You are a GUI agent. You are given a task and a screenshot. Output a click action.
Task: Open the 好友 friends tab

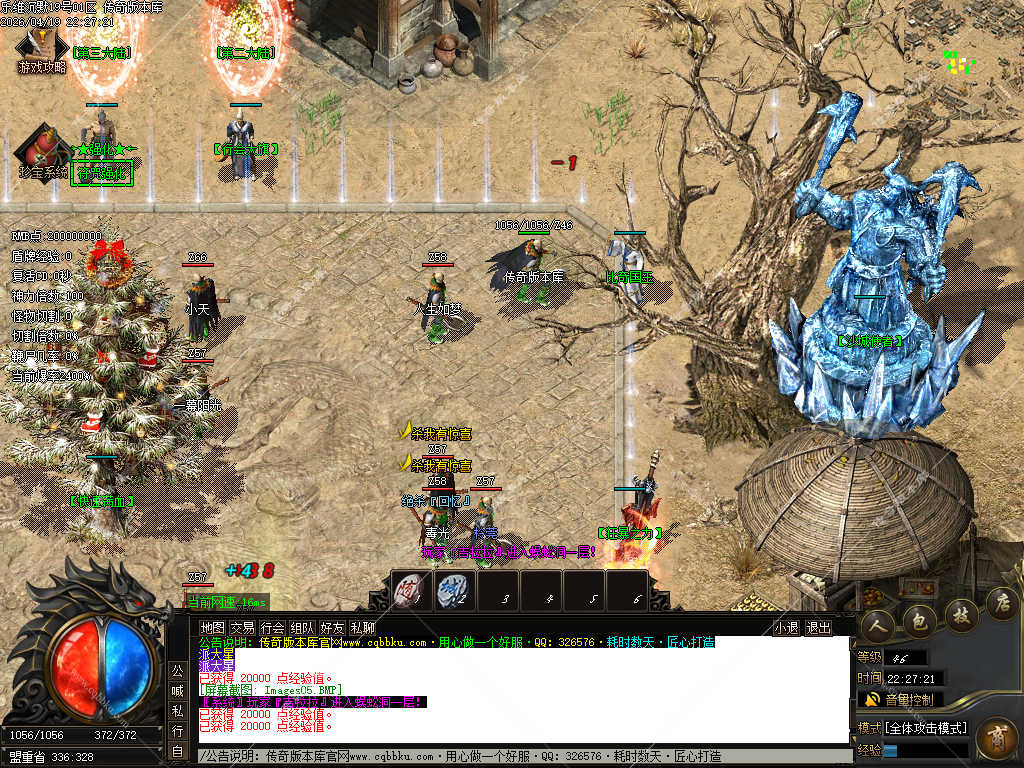tap(332, 628)
